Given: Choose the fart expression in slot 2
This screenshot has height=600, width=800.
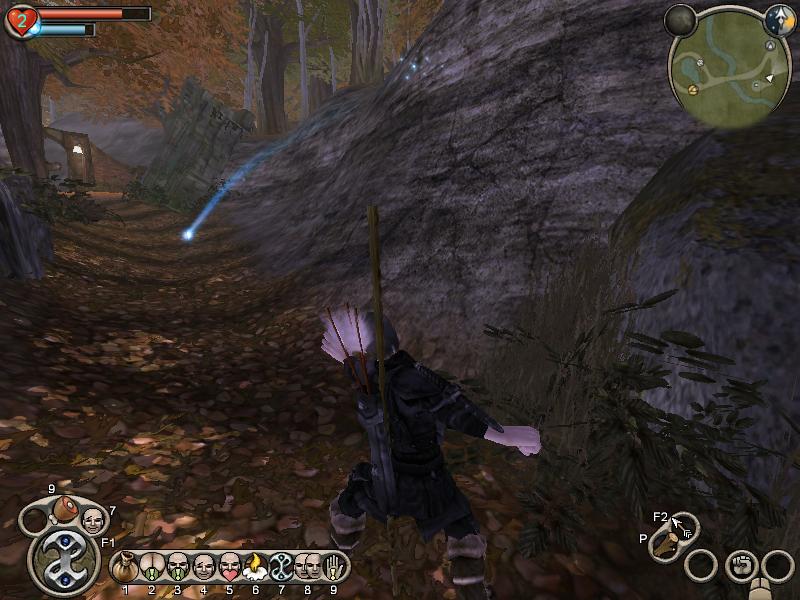Looking at the screenshot, I should 152,568.
